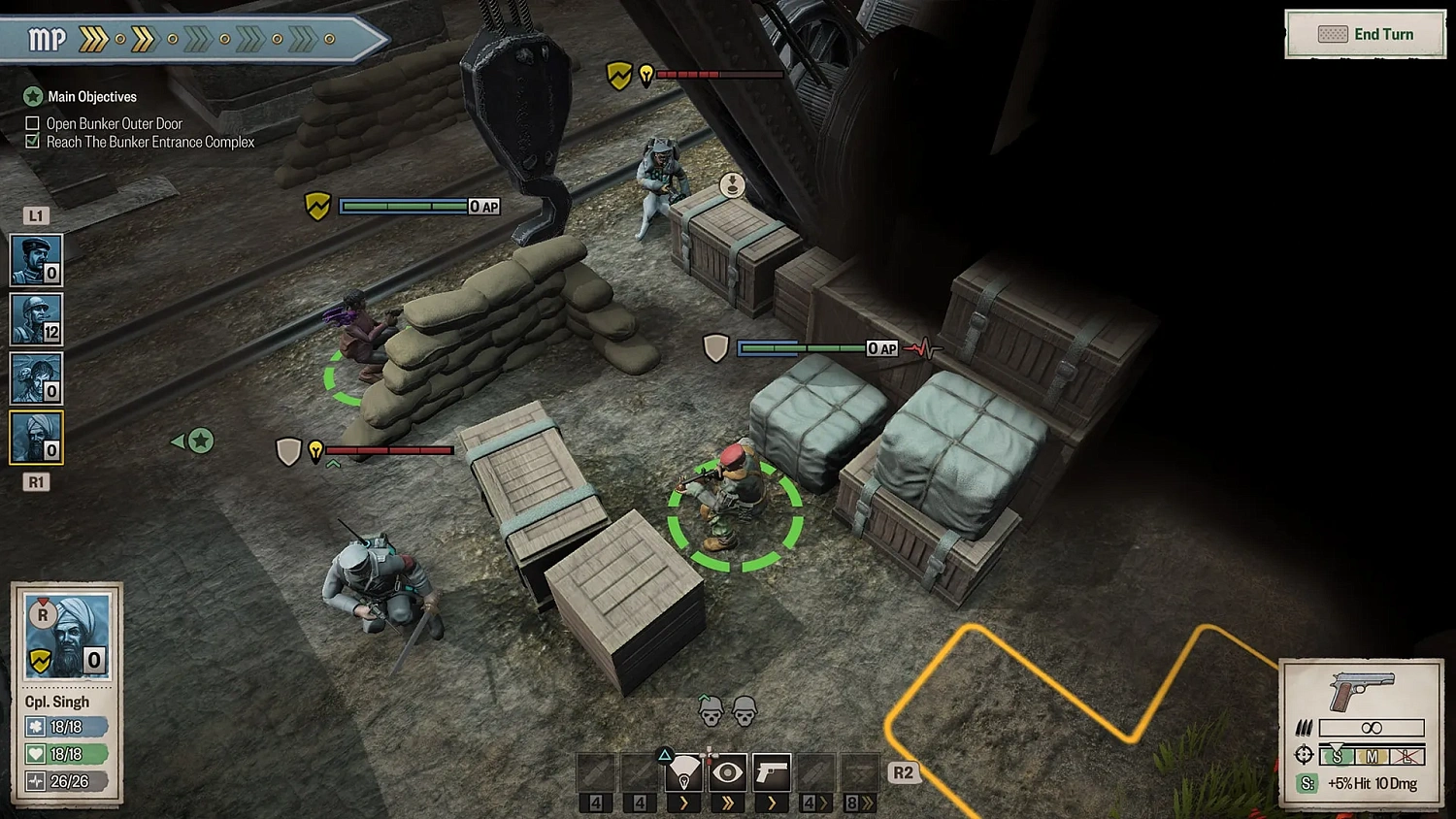Click the crosshair range icon on weapon card
Screen dimensions: 1456x819
point(1302,755)
